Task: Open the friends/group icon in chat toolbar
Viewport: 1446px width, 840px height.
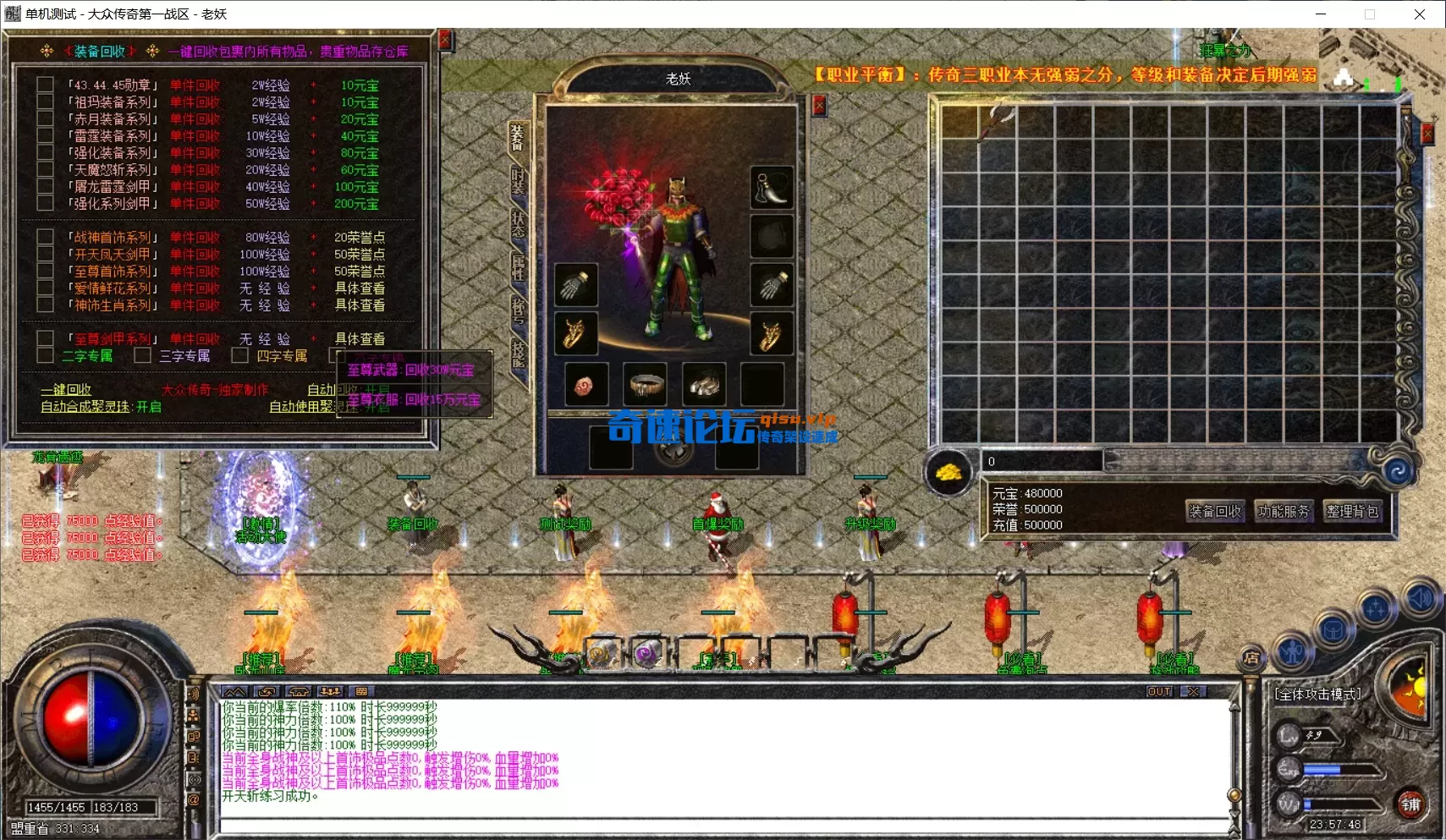Action: [x=329, y=692]
